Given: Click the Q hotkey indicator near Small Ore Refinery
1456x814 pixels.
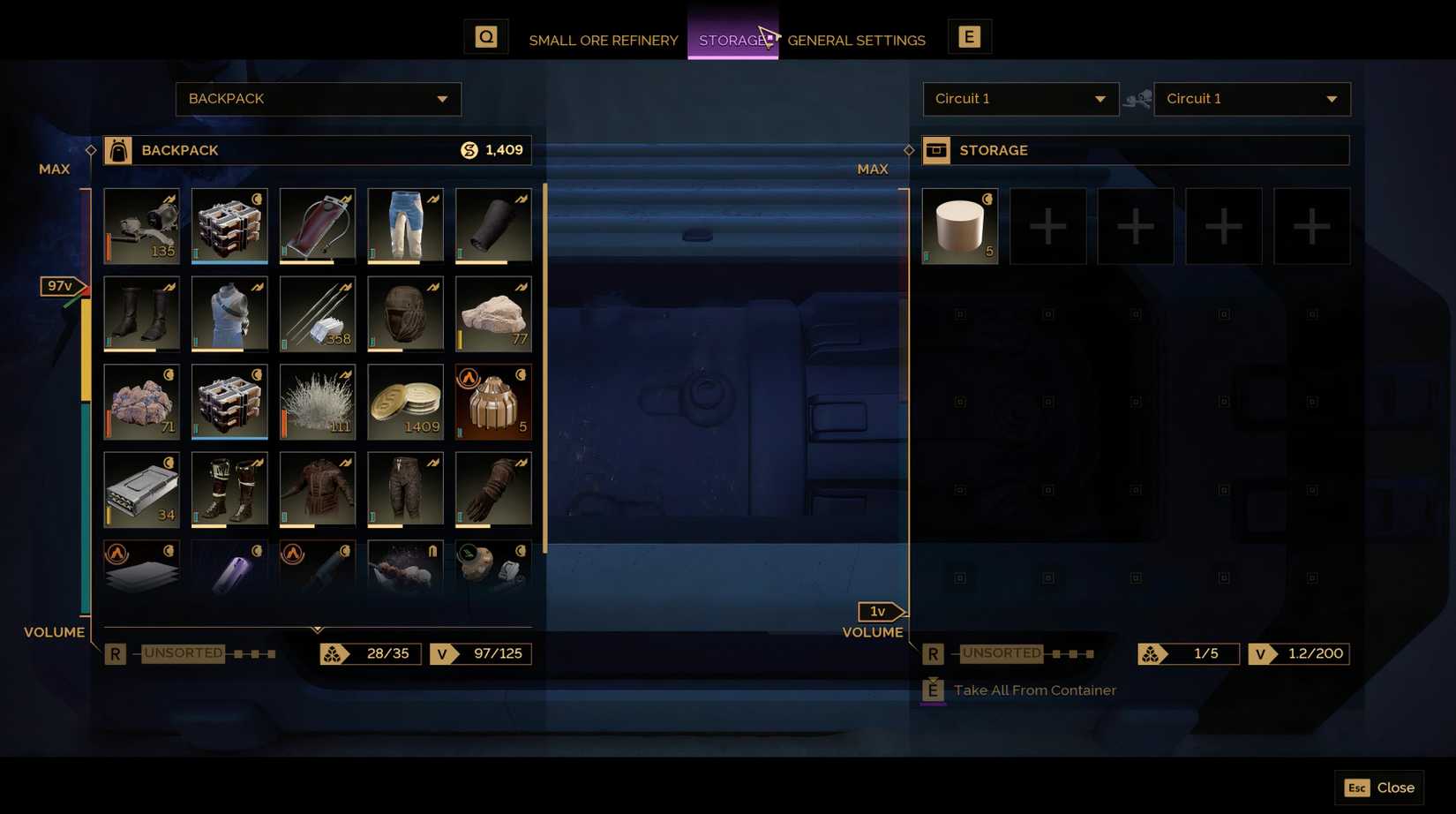Looking at the screenshot, I should [x=486, y=36].
